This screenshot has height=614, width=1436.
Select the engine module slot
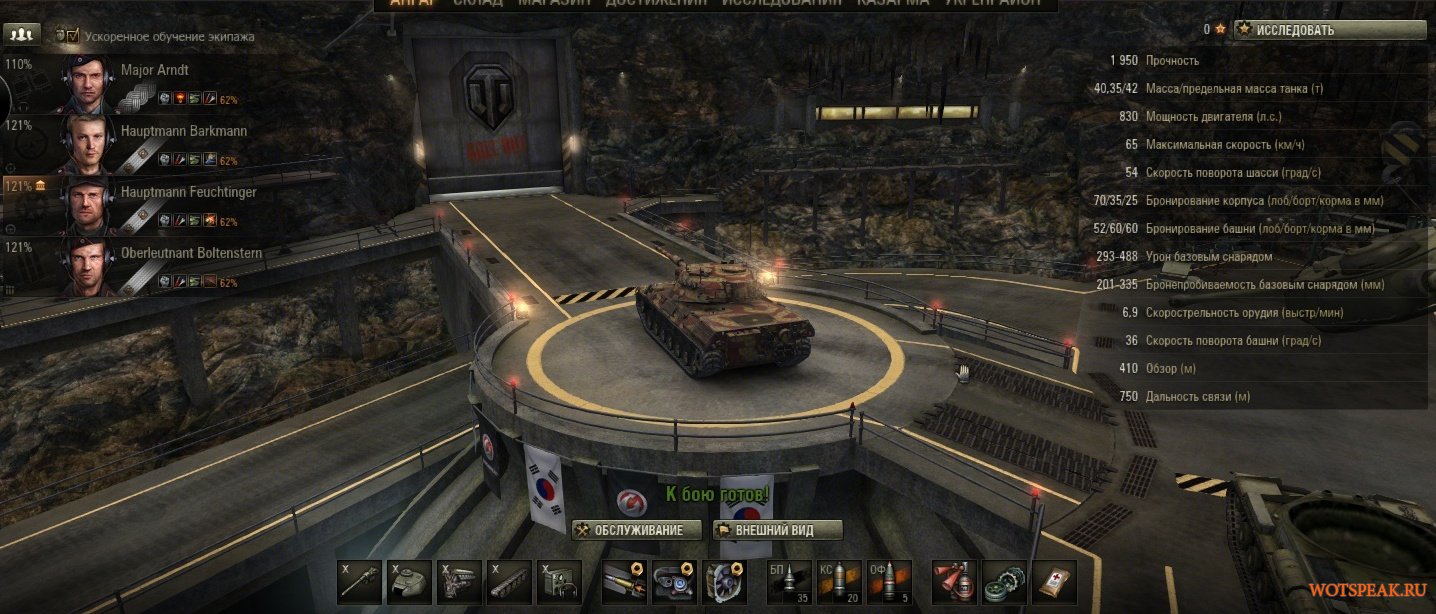(459, 582)
